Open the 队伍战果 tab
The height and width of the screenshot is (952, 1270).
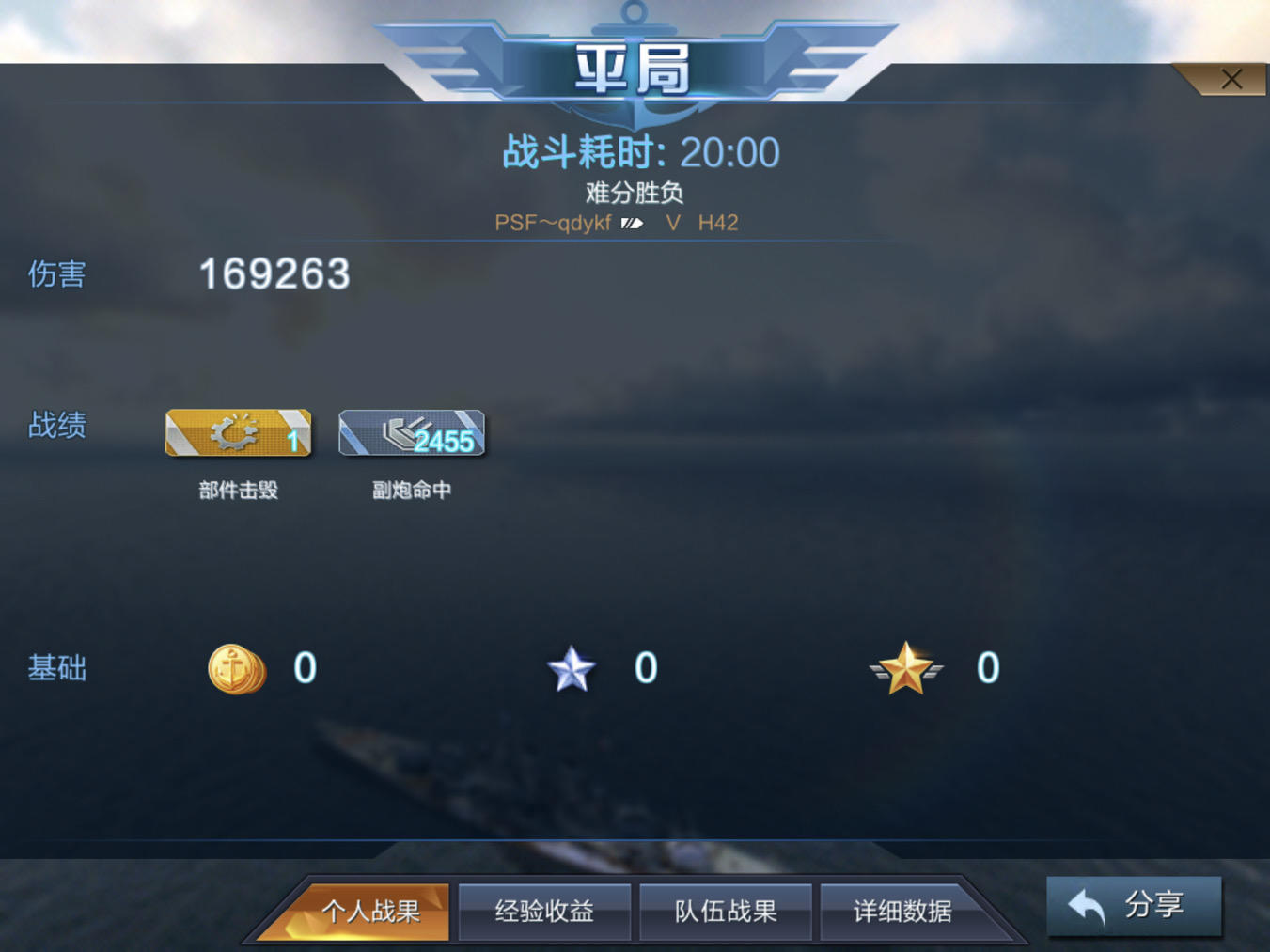725,910
